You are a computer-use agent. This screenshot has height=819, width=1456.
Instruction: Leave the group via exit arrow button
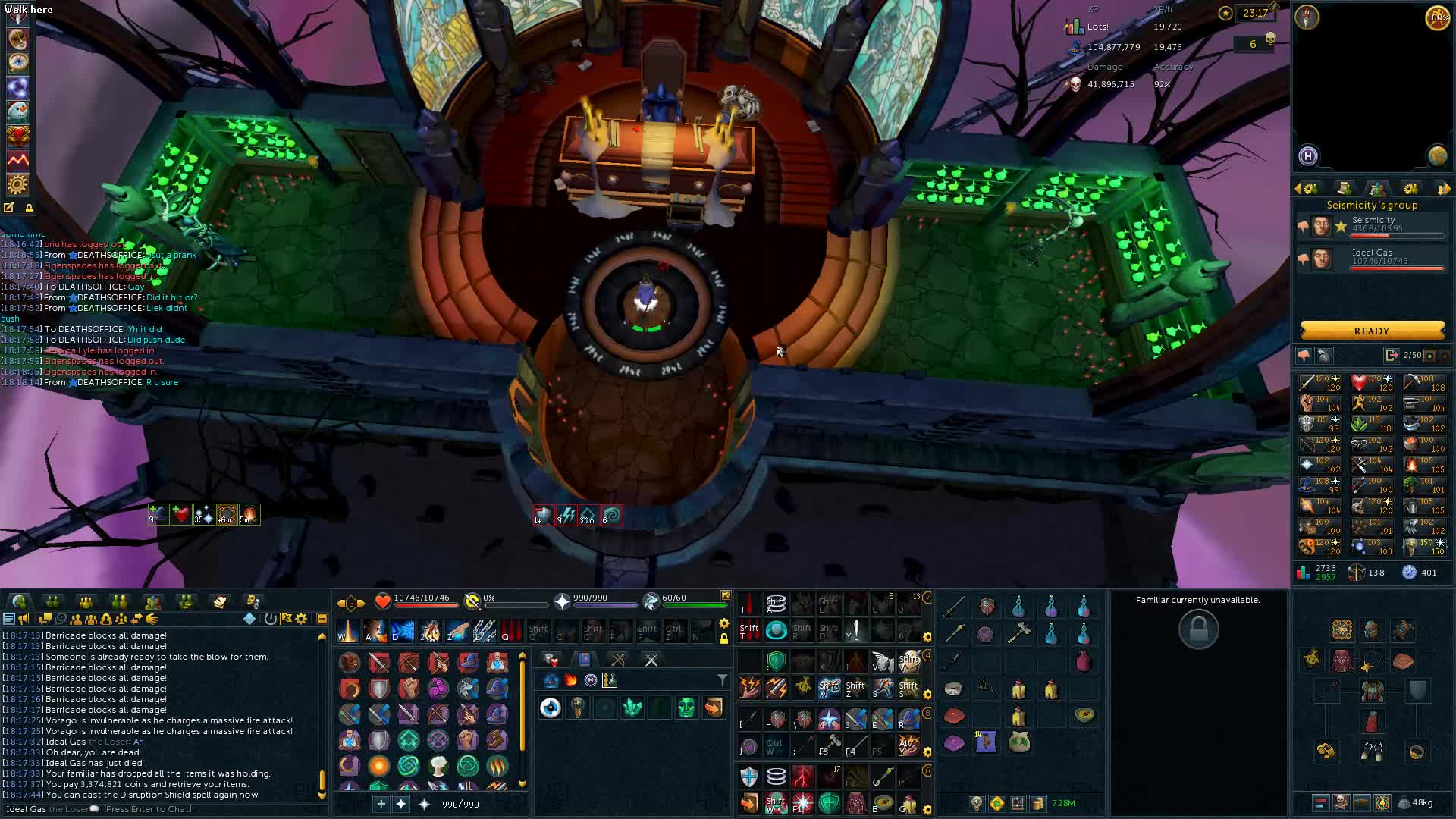pos(1391,355)
